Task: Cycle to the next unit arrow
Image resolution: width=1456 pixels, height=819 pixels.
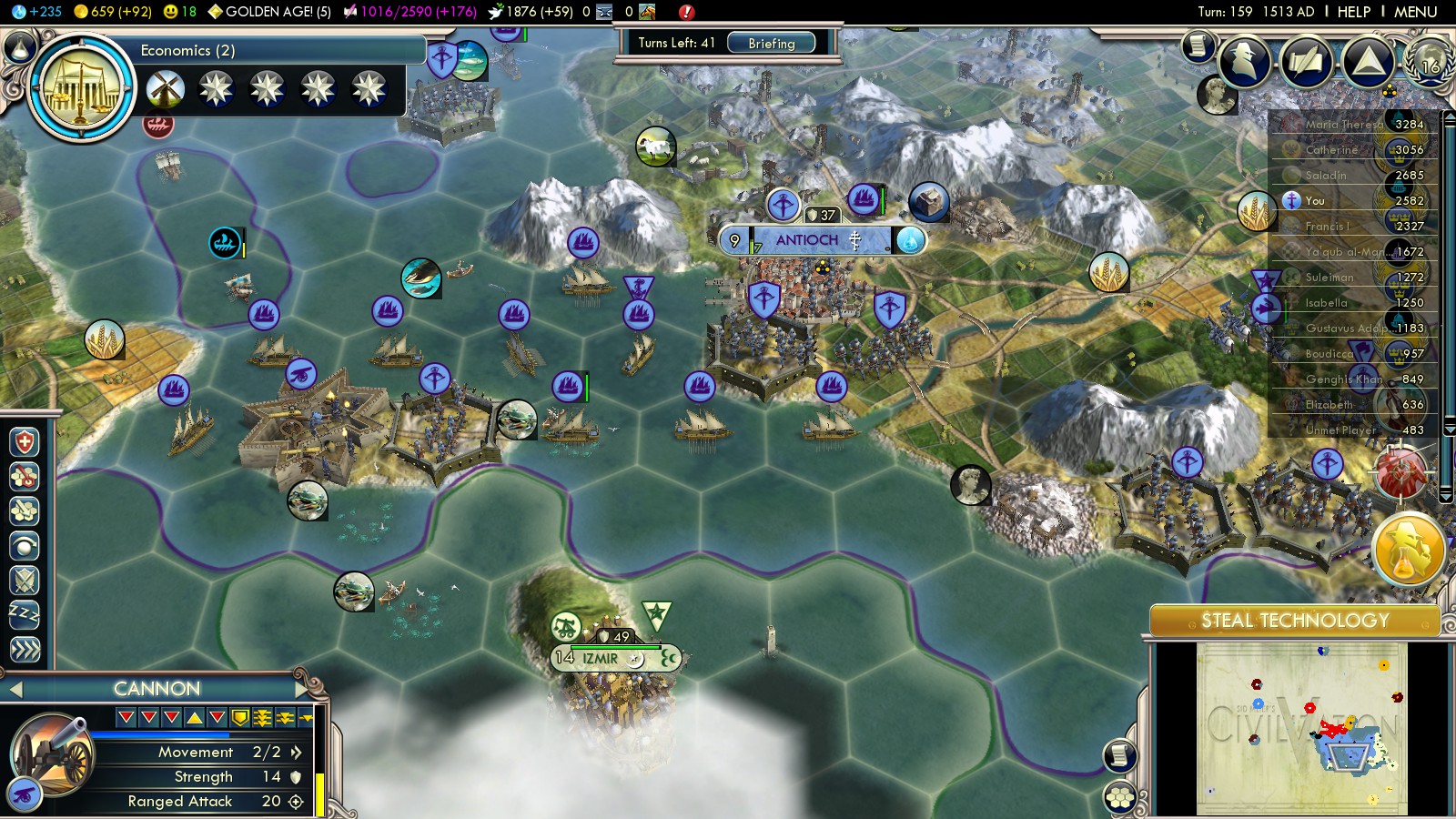Action: (x=302, y=689)
